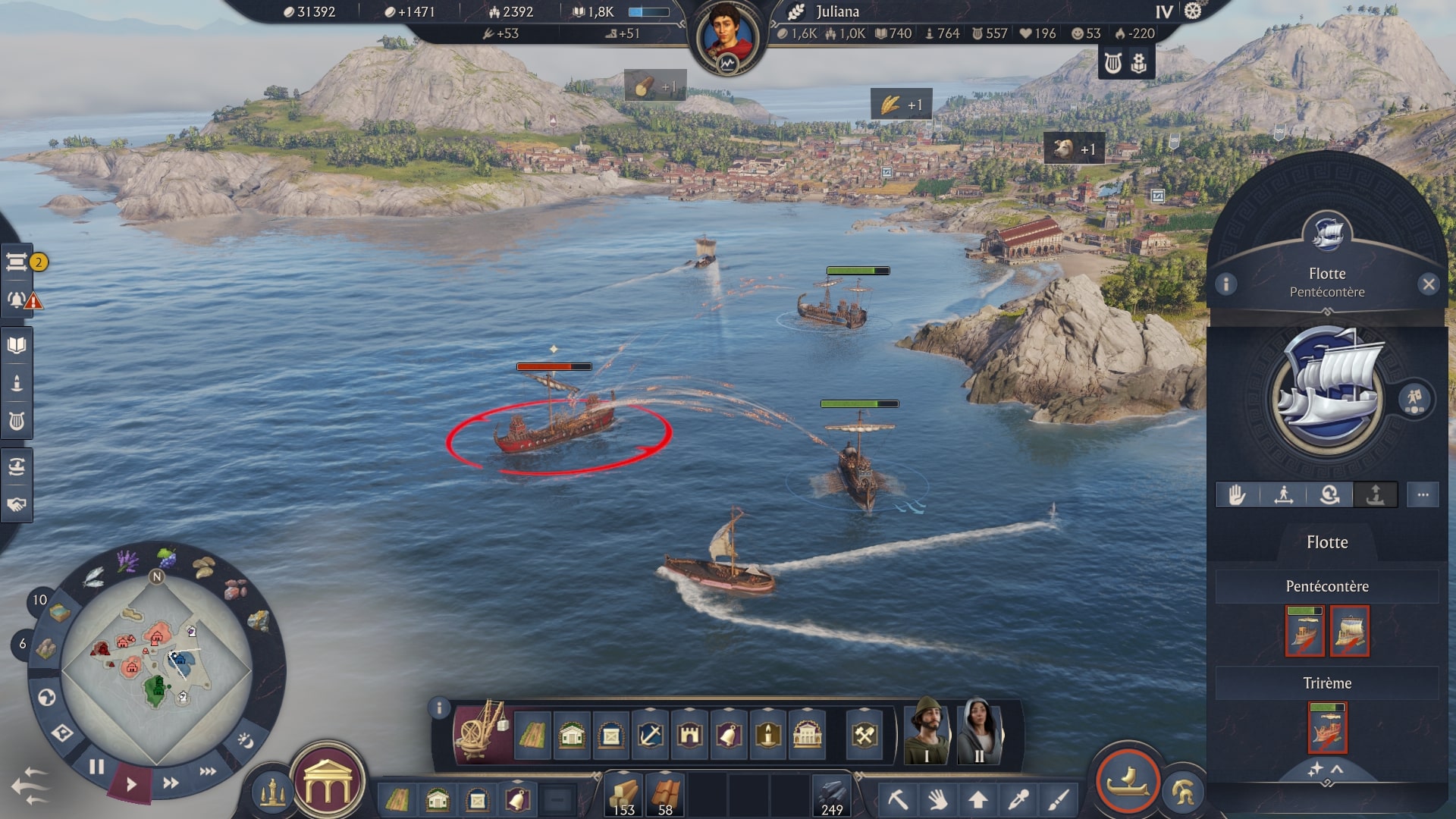Enable triple fast-forward game speed
The height and width of the screenshot is (819, 1456).
(206, 770)
